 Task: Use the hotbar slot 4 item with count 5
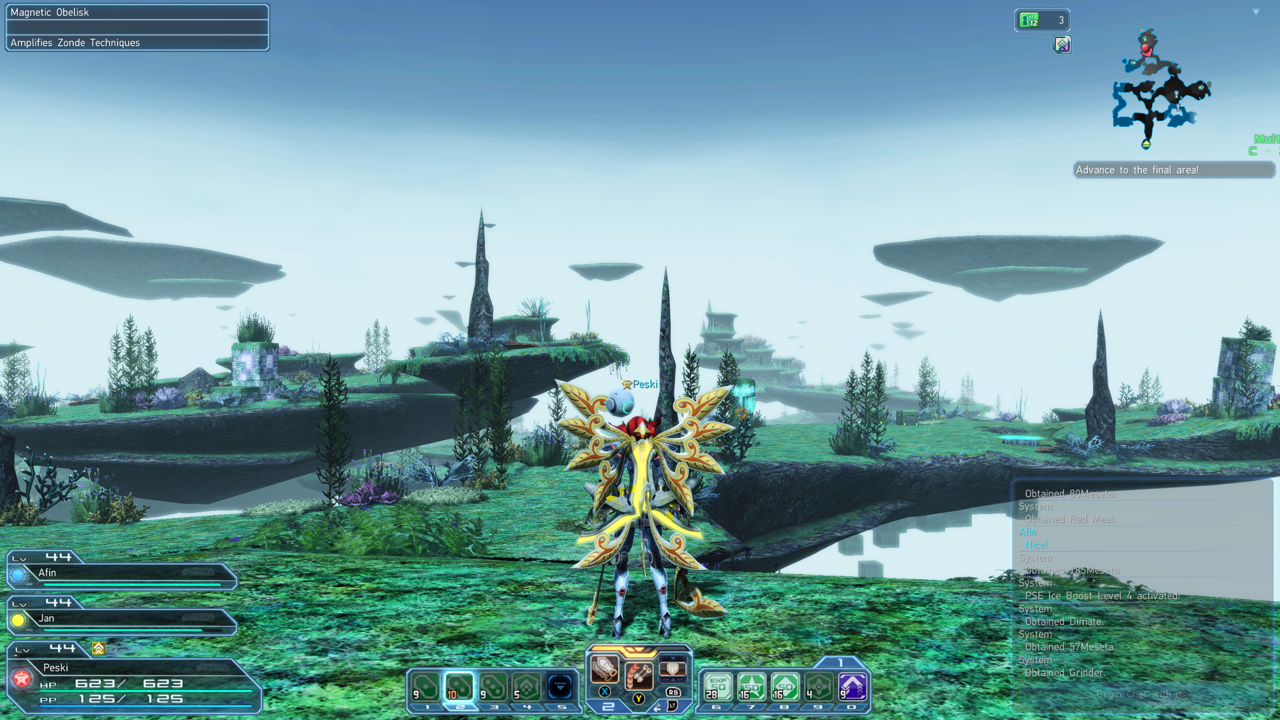pyautogui.click(x=526, y=687)
